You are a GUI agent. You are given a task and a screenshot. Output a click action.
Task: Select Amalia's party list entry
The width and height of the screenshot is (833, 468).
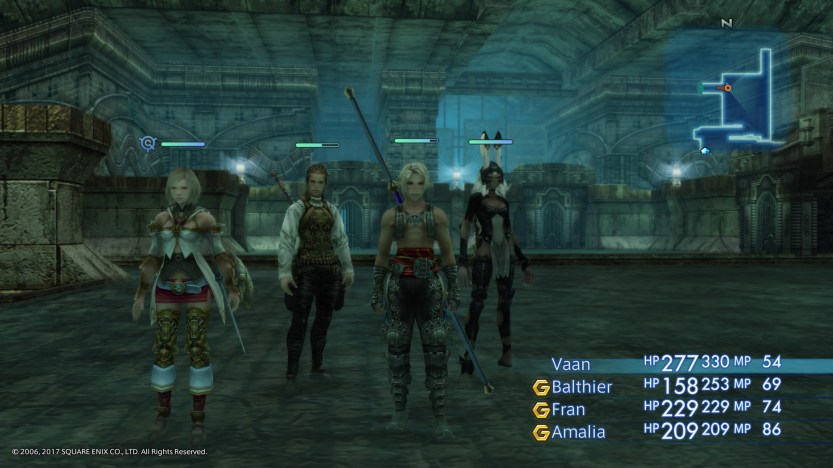click(x=577, y=432)
